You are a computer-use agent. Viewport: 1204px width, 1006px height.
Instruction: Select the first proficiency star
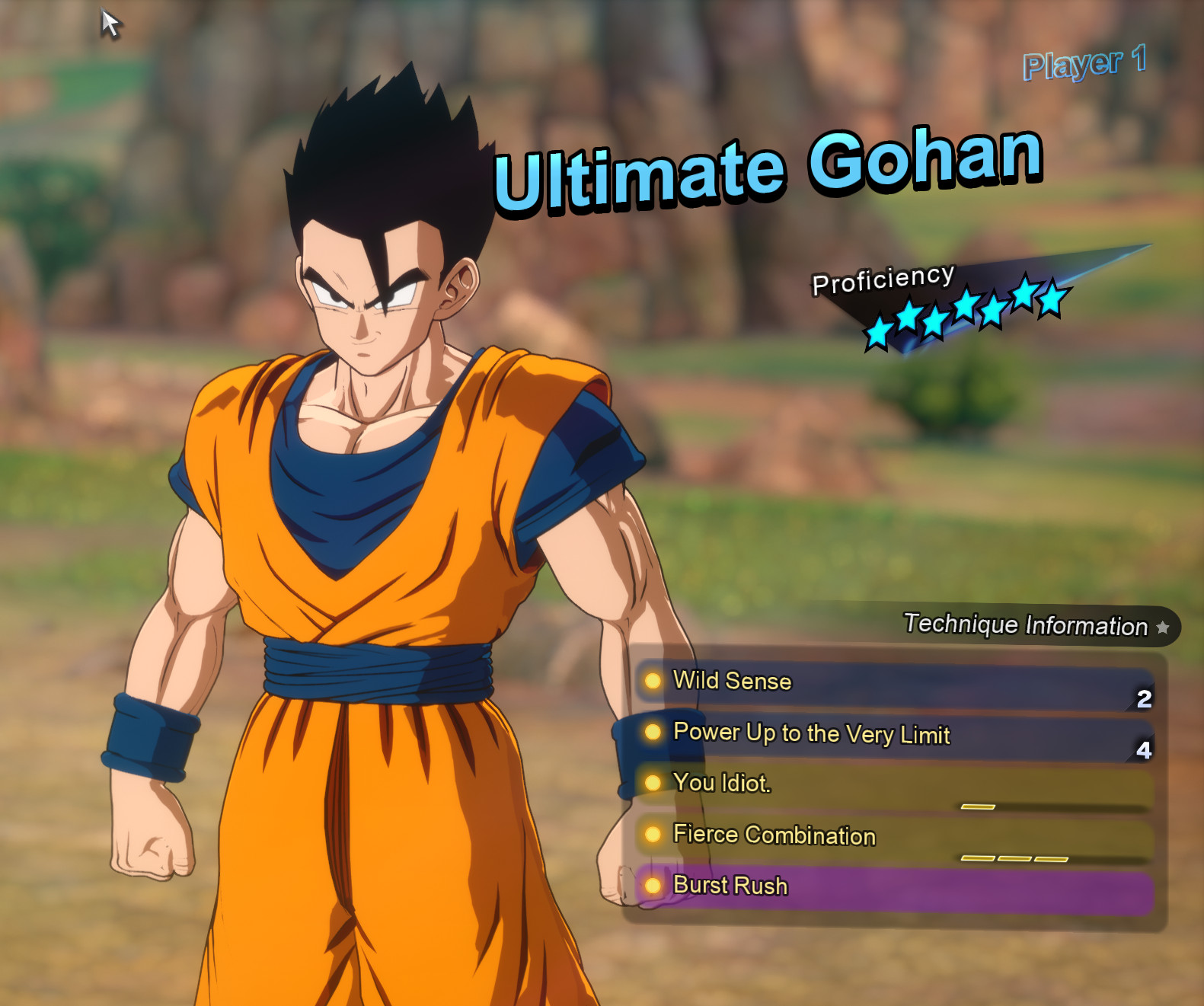pos(874,329)
